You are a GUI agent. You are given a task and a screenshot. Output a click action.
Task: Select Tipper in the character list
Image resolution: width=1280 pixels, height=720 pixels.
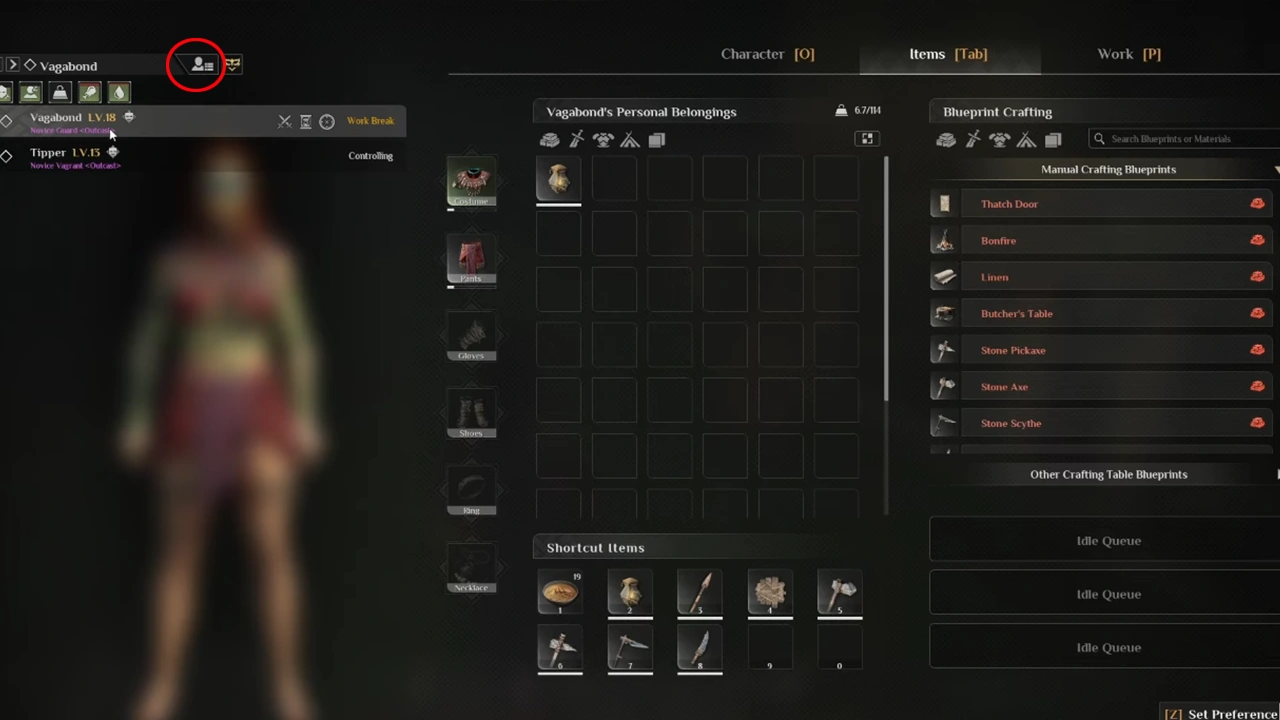point(48,153)
